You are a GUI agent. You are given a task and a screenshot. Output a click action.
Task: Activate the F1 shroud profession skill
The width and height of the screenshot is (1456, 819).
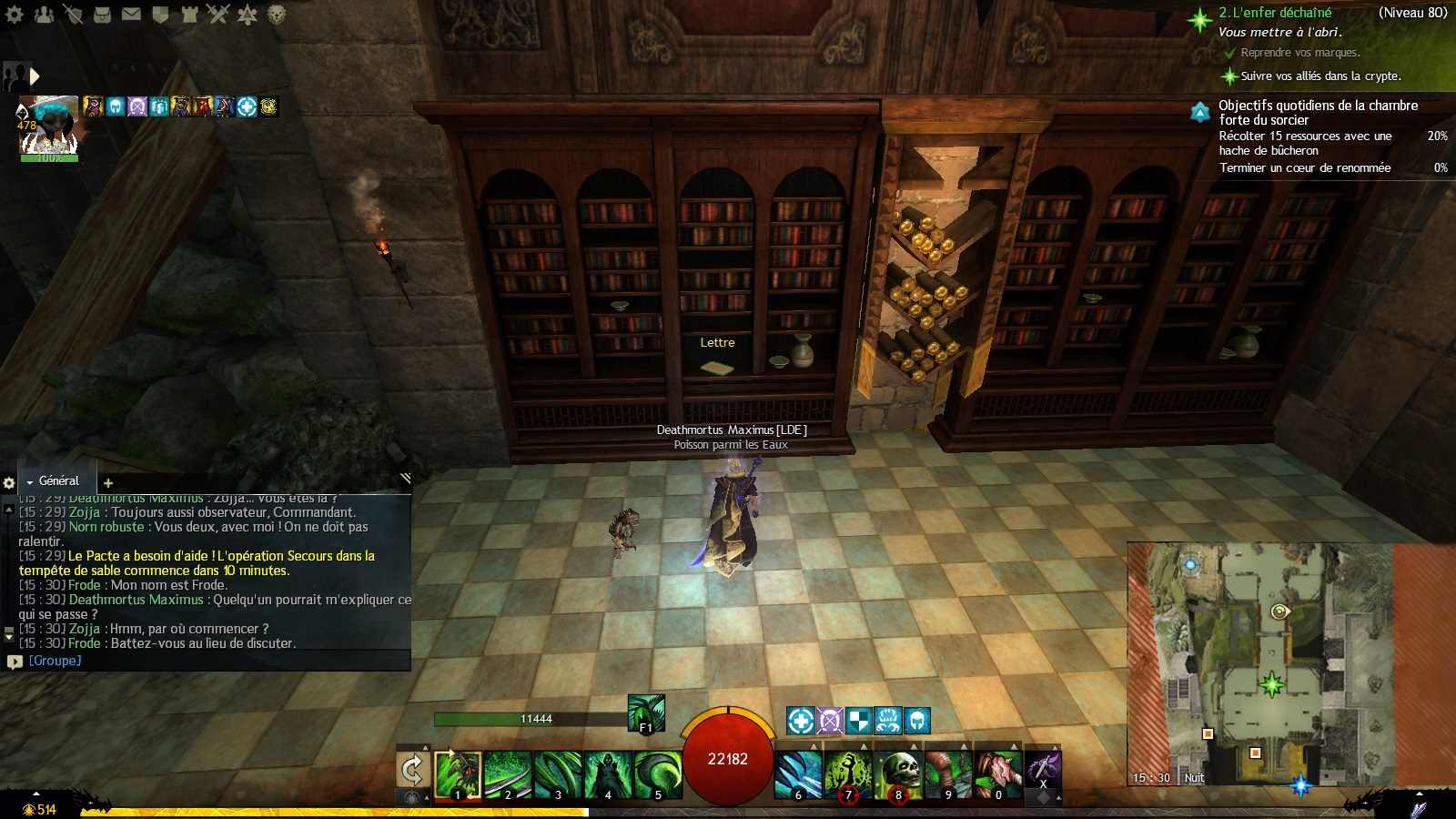[x=646, y=713]
